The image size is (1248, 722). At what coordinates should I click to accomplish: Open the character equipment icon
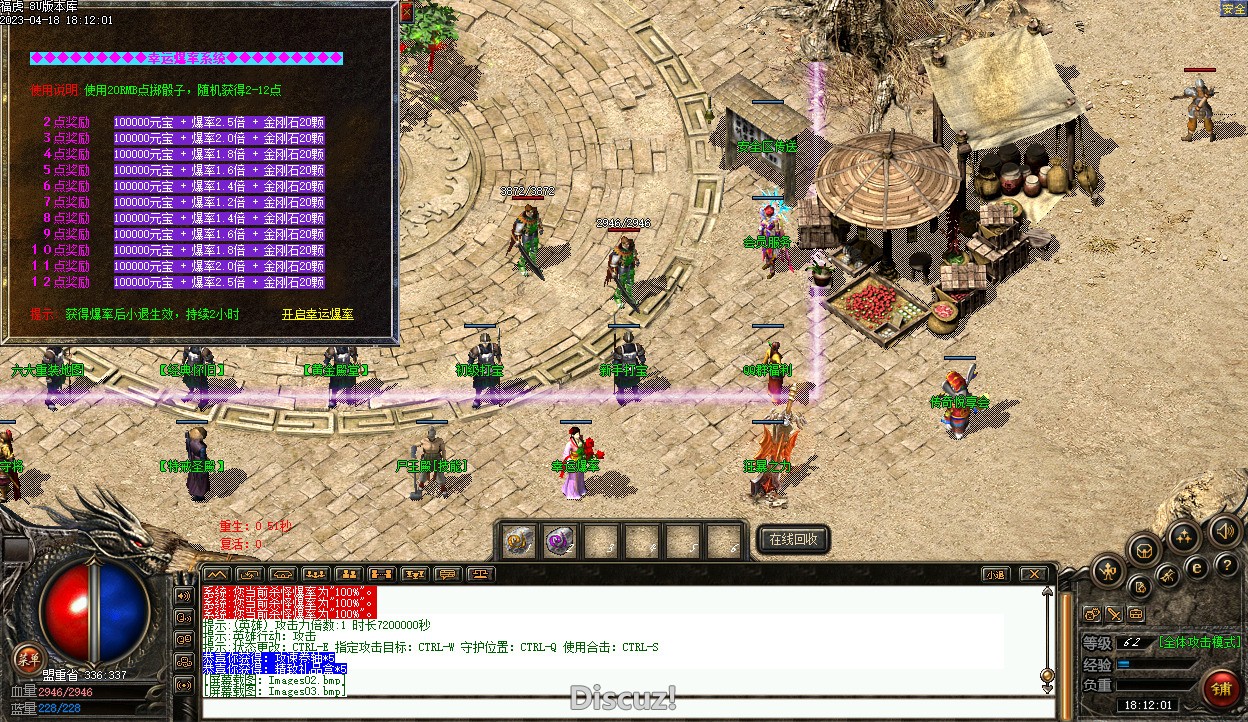coord(1107,572)
